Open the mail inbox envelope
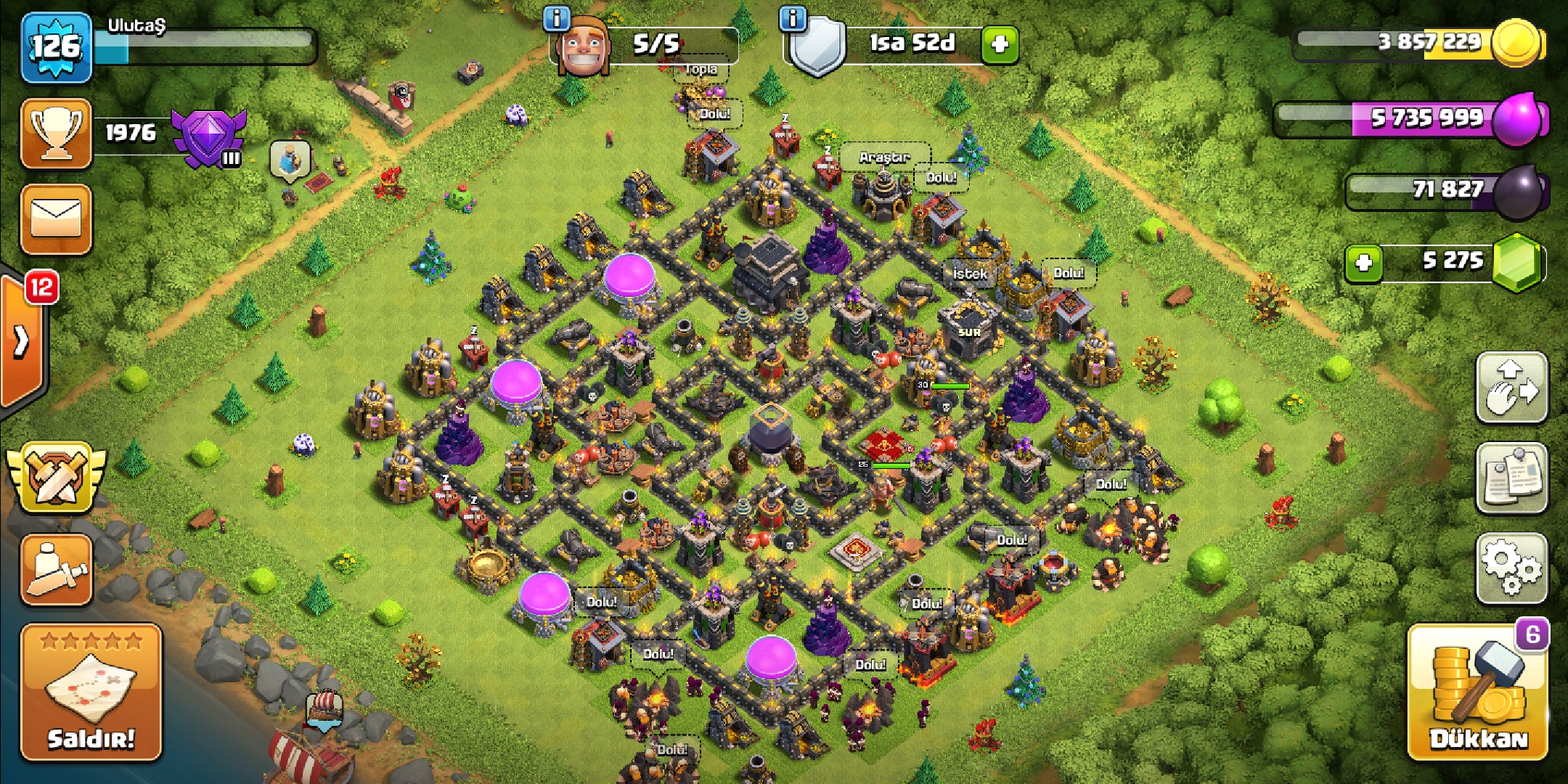Viewport: 1568px width, 784px height. pyautogui.click(x=57, y=219)
